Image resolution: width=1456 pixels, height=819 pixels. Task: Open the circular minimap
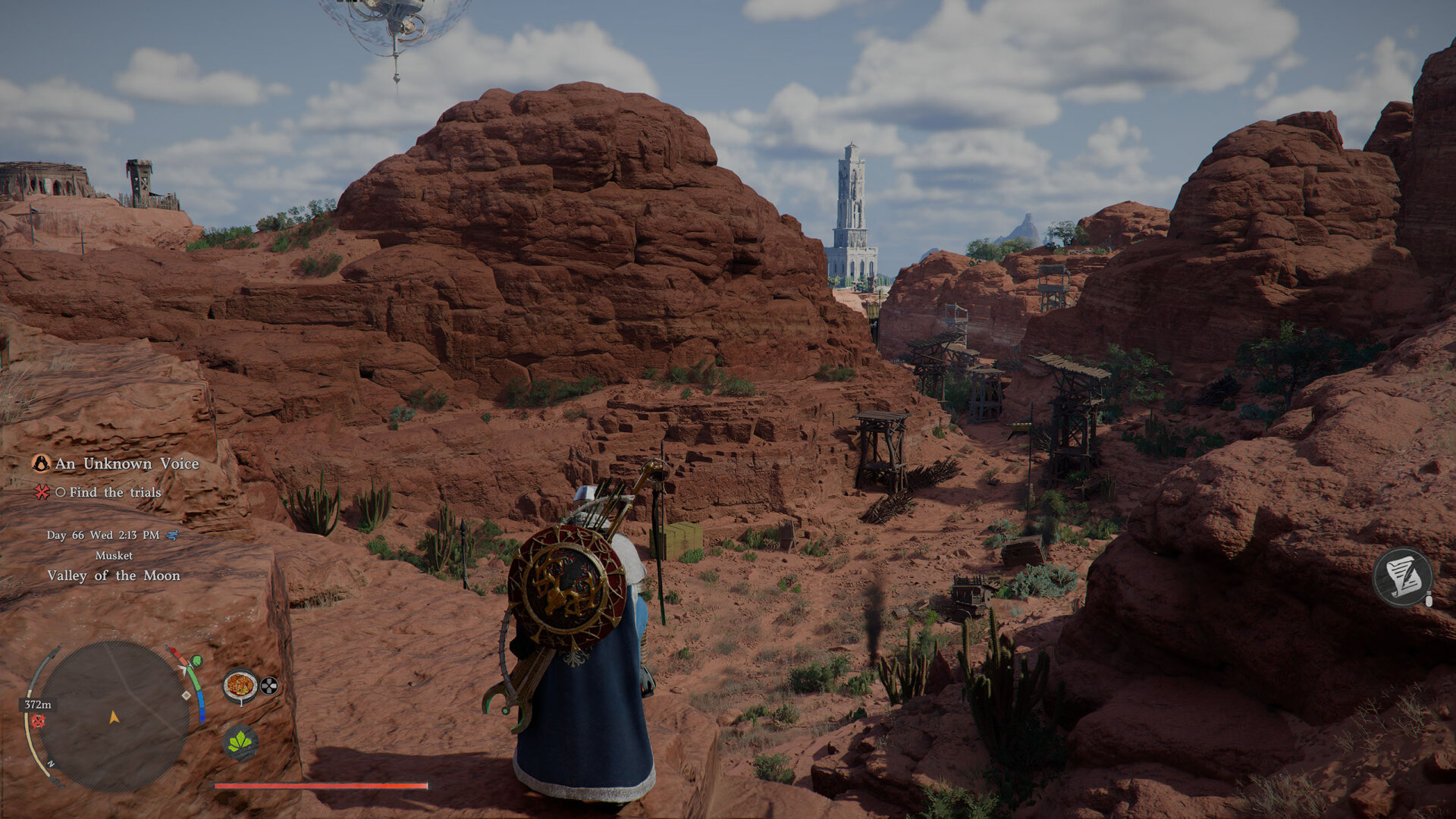(x=114, y=716)
